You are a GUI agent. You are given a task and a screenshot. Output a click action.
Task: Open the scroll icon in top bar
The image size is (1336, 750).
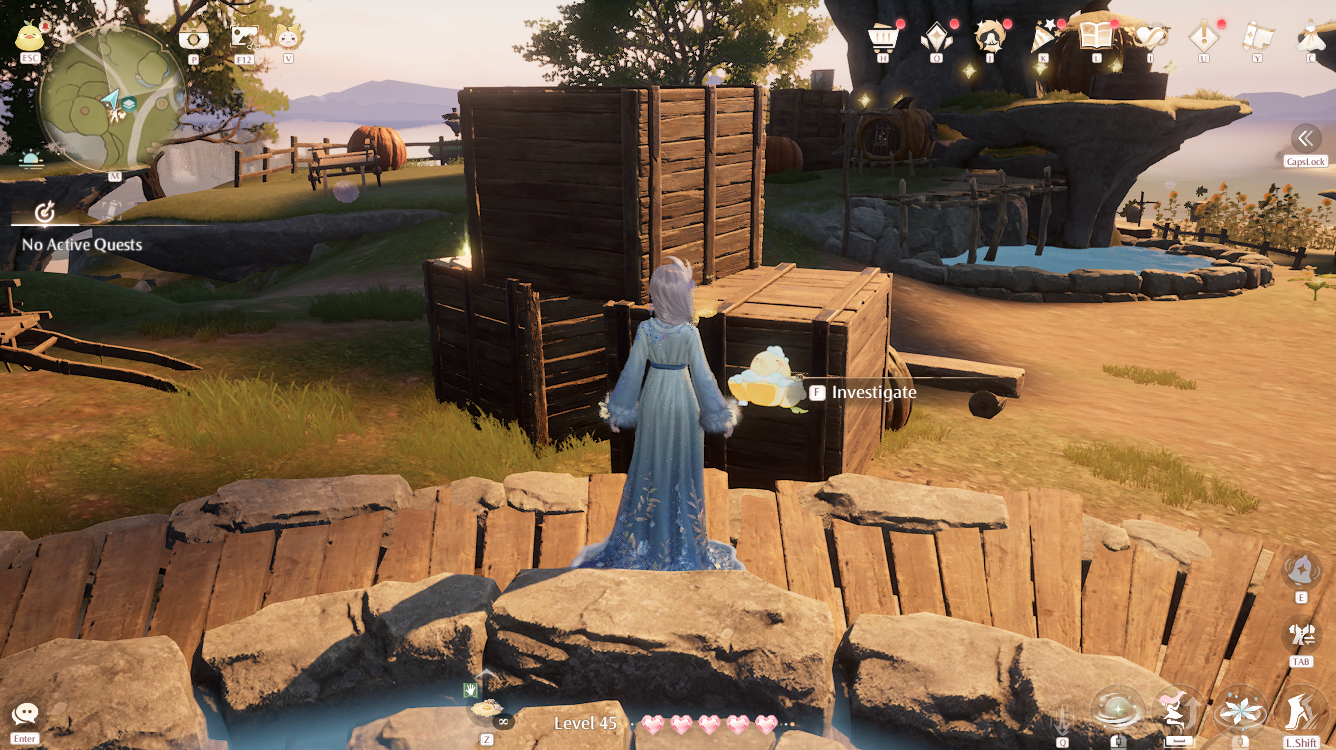tap(1257, 38)
